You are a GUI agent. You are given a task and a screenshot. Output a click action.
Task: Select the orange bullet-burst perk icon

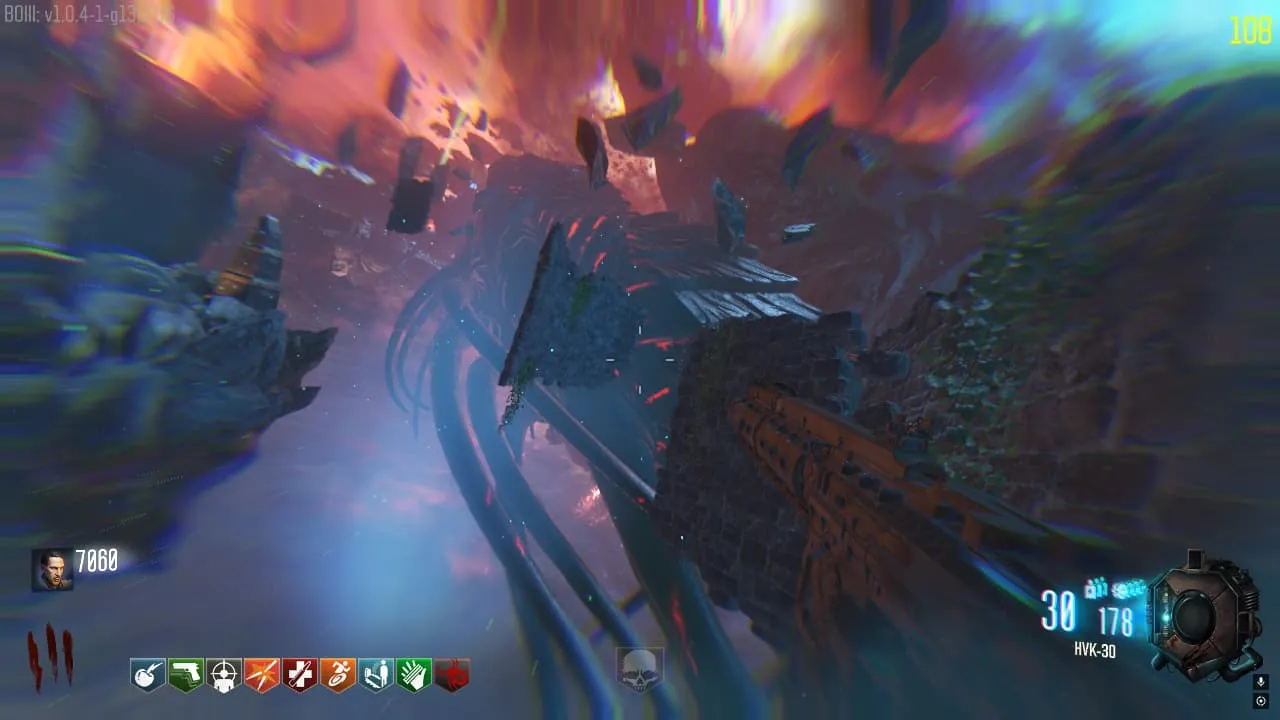[x=262, y=674]
